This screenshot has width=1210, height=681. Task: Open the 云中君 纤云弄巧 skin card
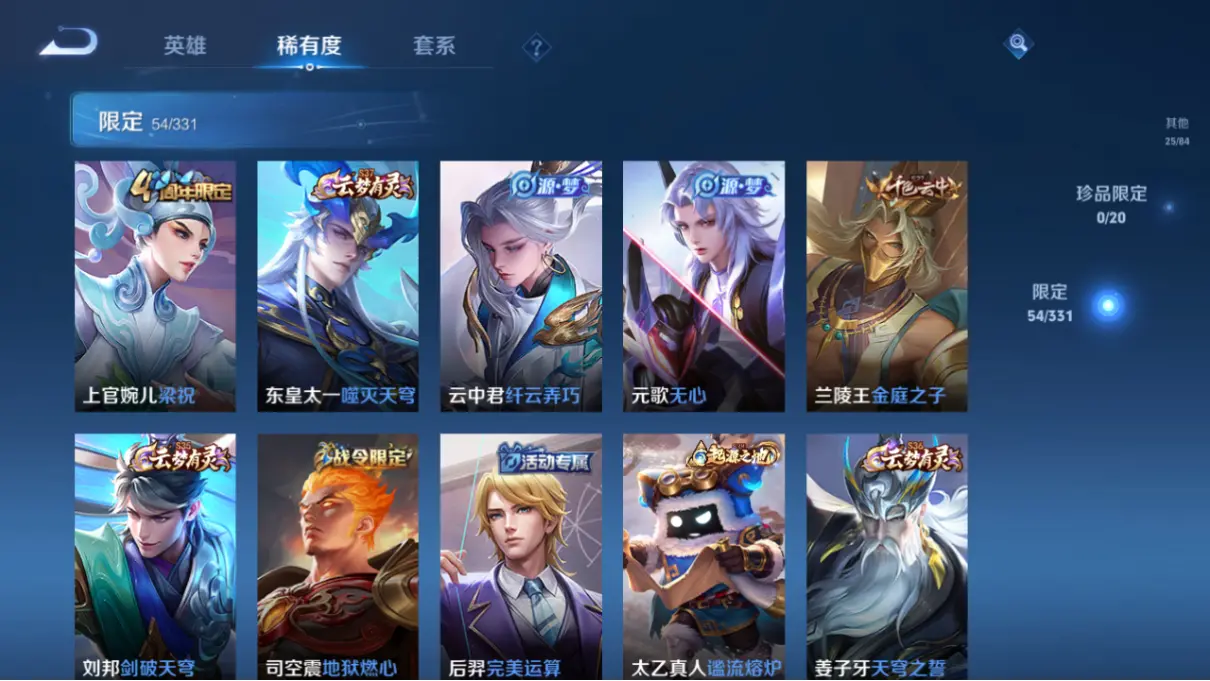point(521,286)
